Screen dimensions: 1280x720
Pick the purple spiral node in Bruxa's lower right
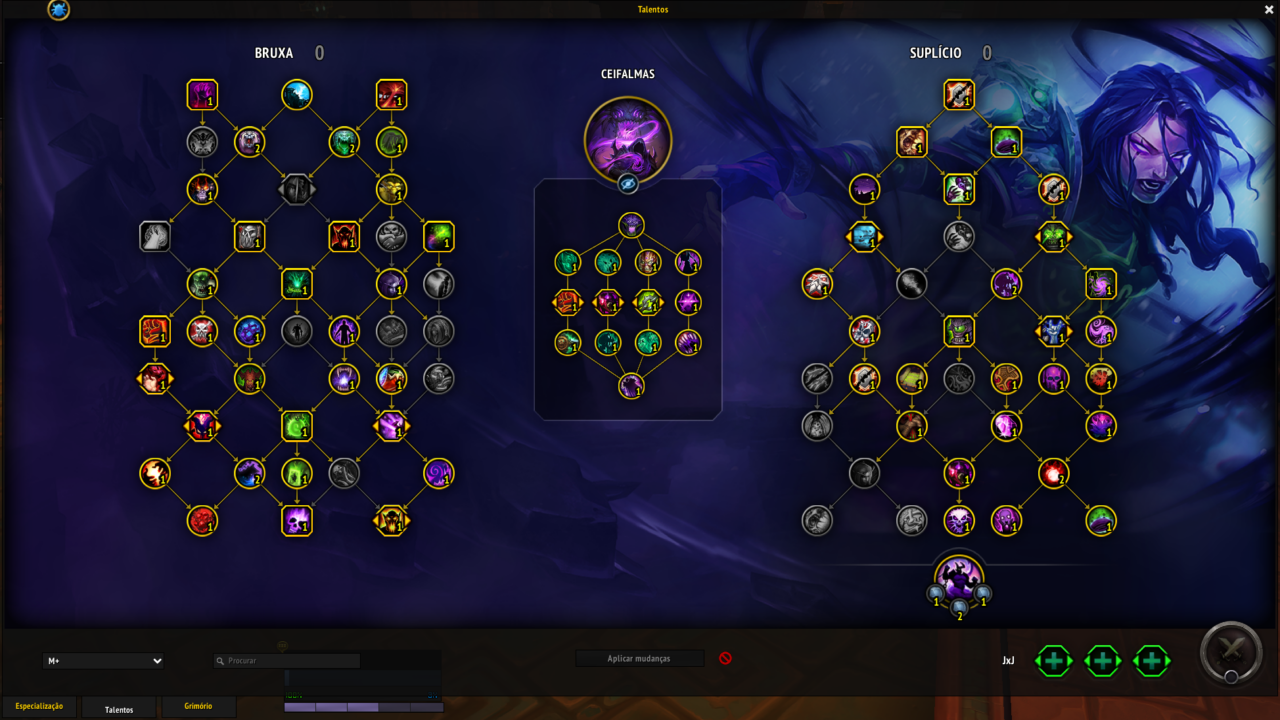(439, 473)
